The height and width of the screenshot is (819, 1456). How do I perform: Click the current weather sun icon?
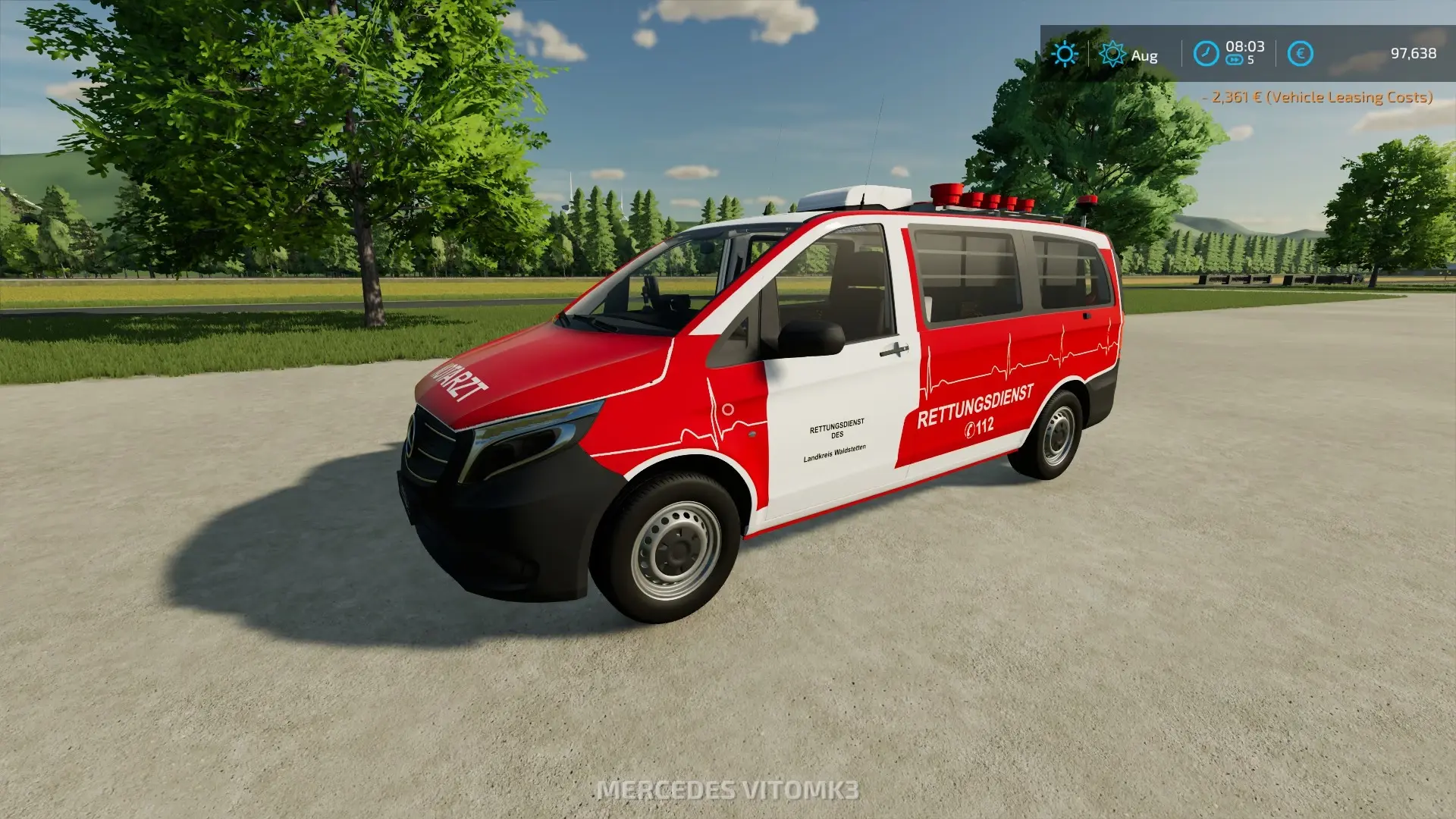[1065, 54]
